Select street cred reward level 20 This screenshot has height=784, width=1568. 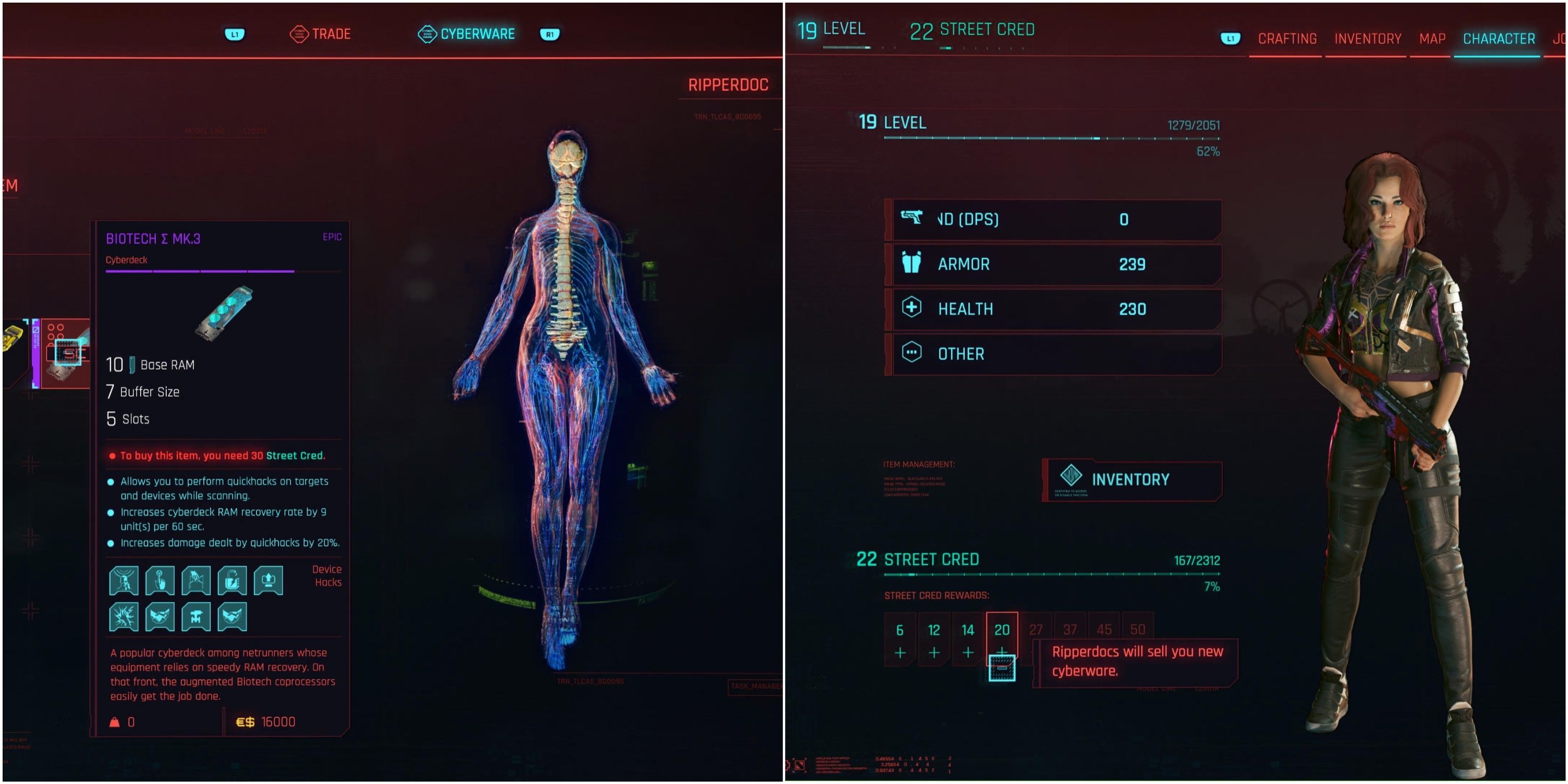coord(1002,640)
